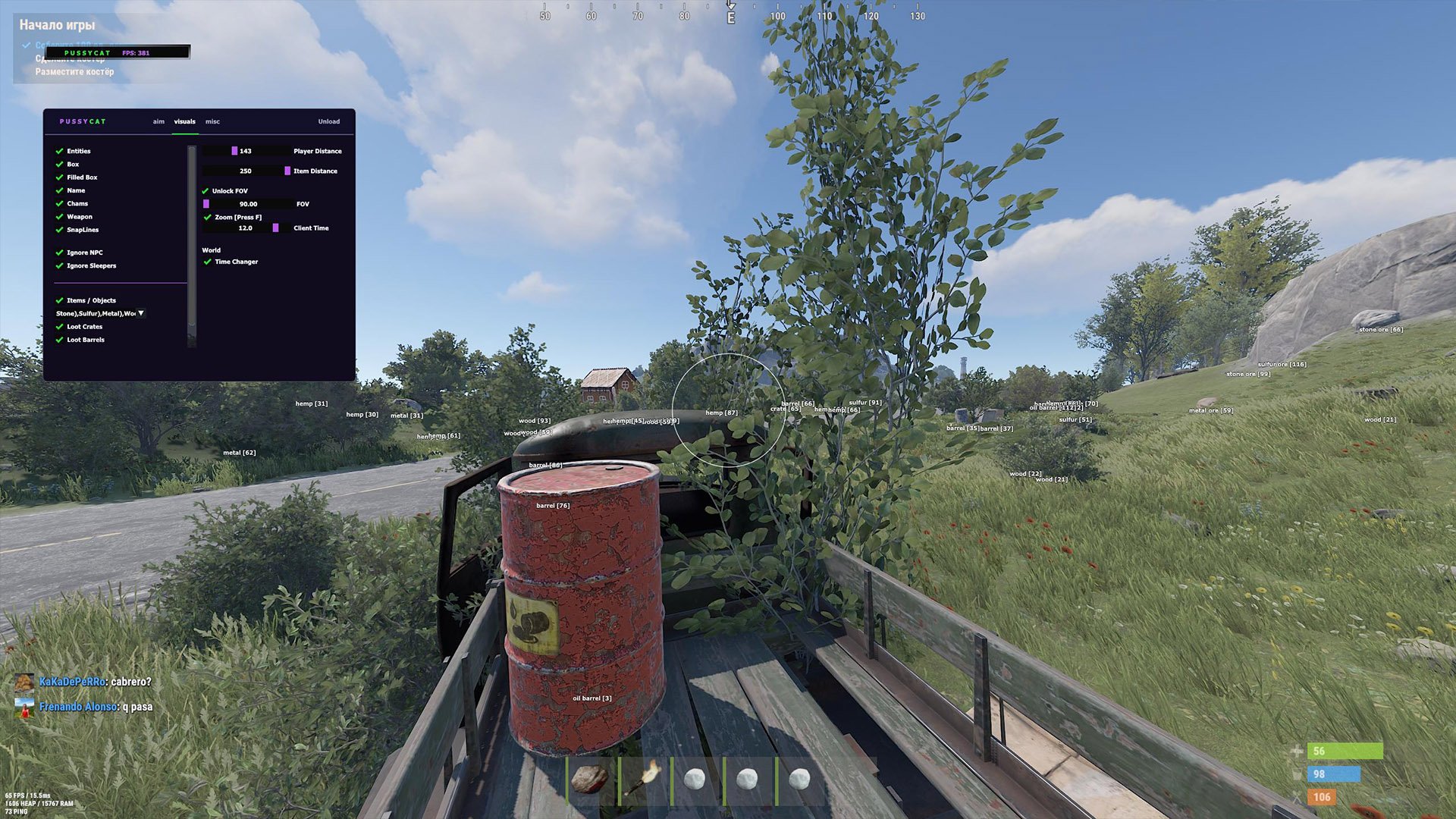This screenshot has height=819, width=1456.
Task: Uncheck the Filled Box option
Action: [59, 177]
